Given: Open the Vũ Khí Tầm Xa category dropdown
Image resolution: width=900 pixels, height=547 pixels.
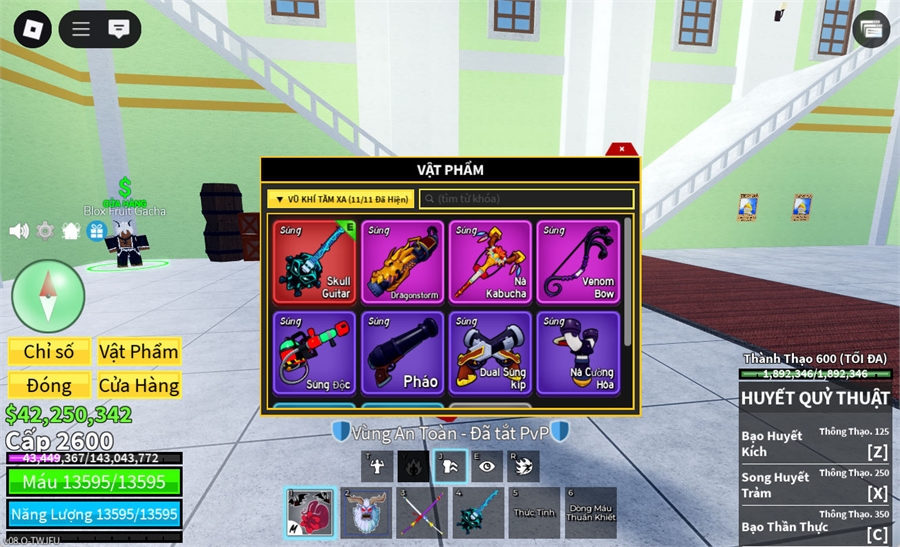Looking at the screenshot, I should [x=340, y=199].
